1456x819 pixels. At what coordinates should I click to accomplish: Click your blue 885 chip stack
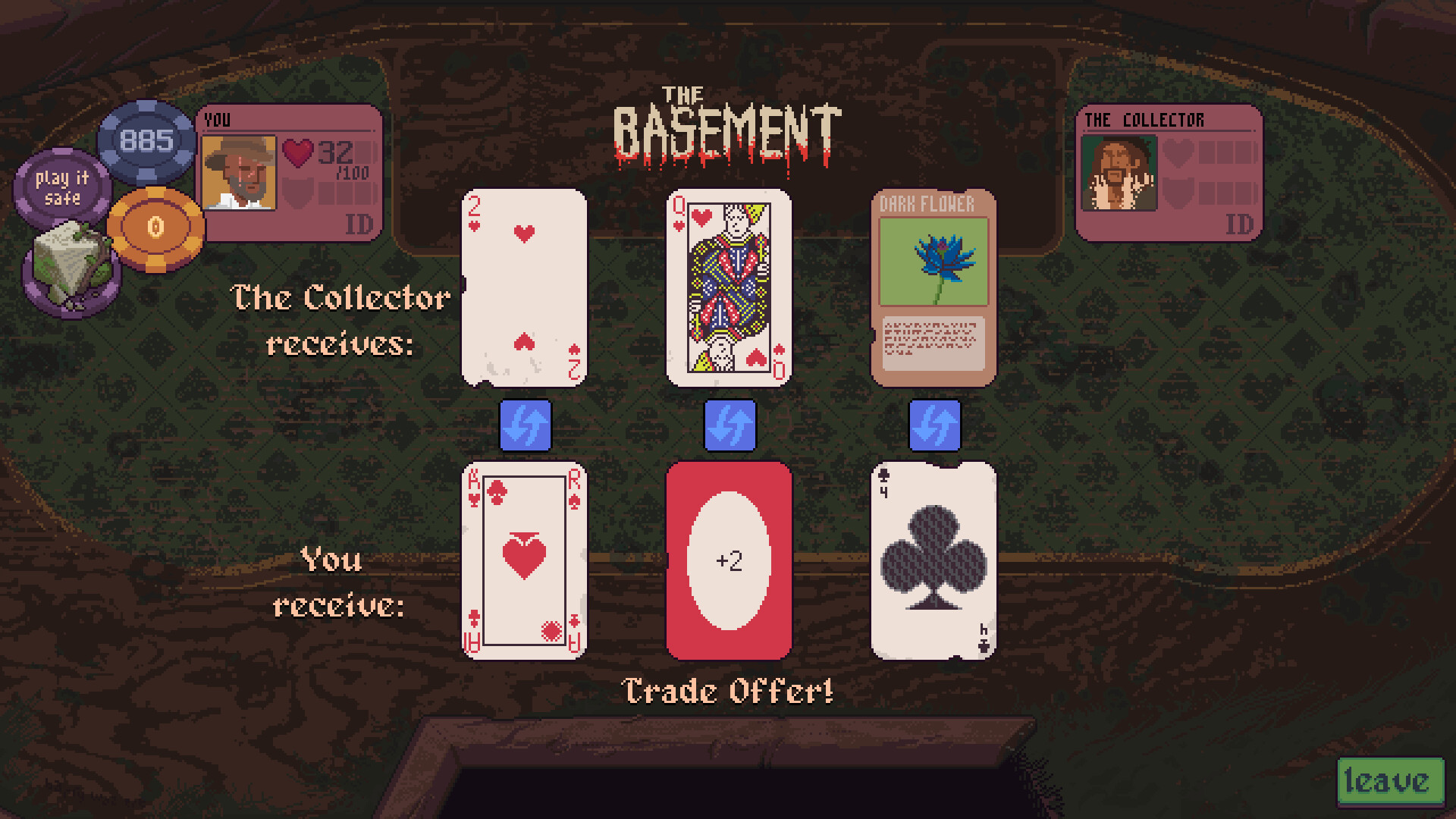point(146,140)
